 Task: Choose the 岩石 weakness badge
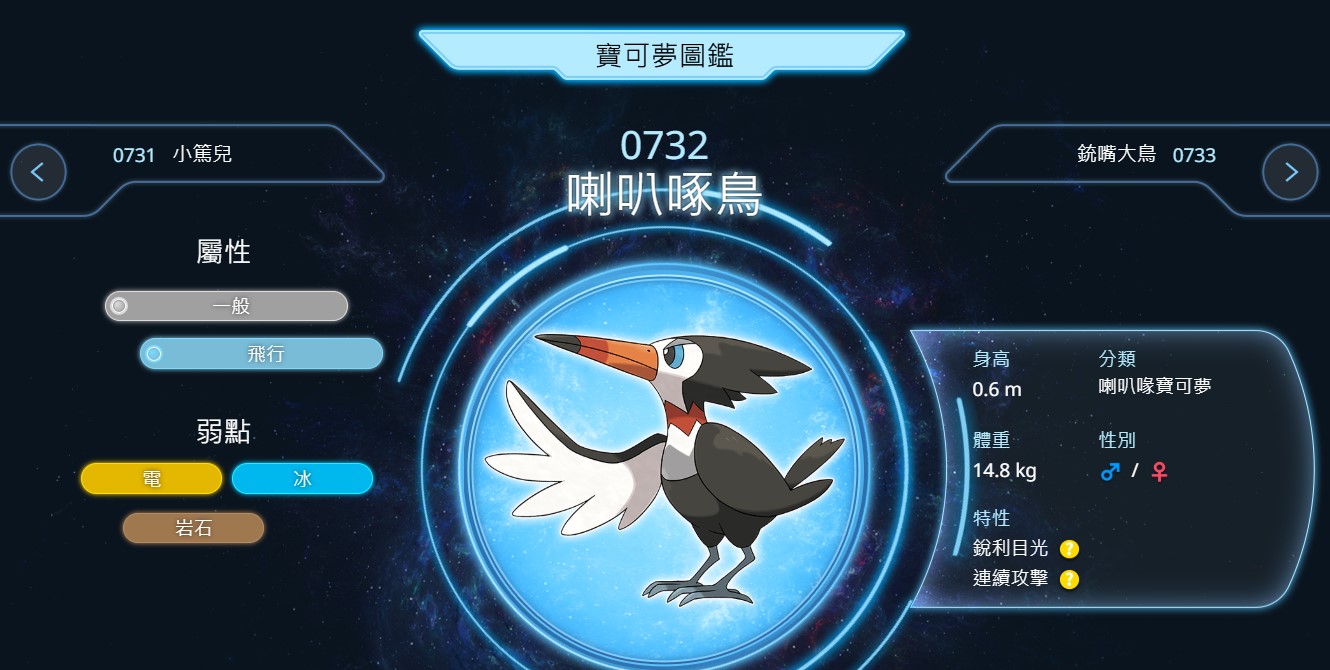point(193,528)
